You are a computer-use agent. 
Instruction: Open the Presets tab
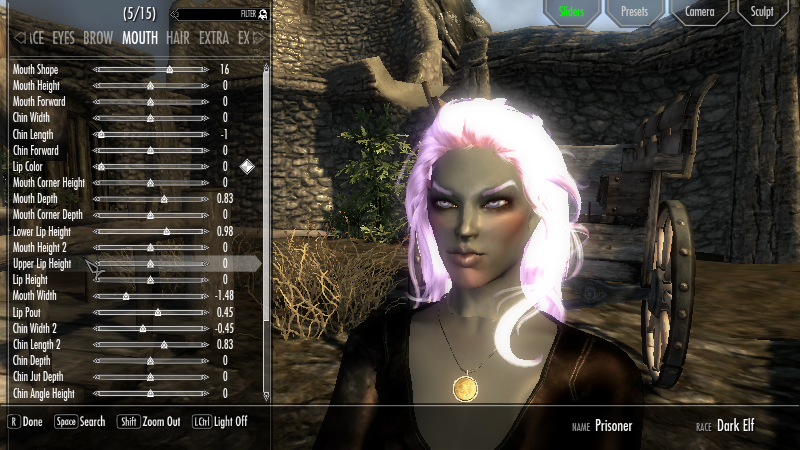(634, 12)
